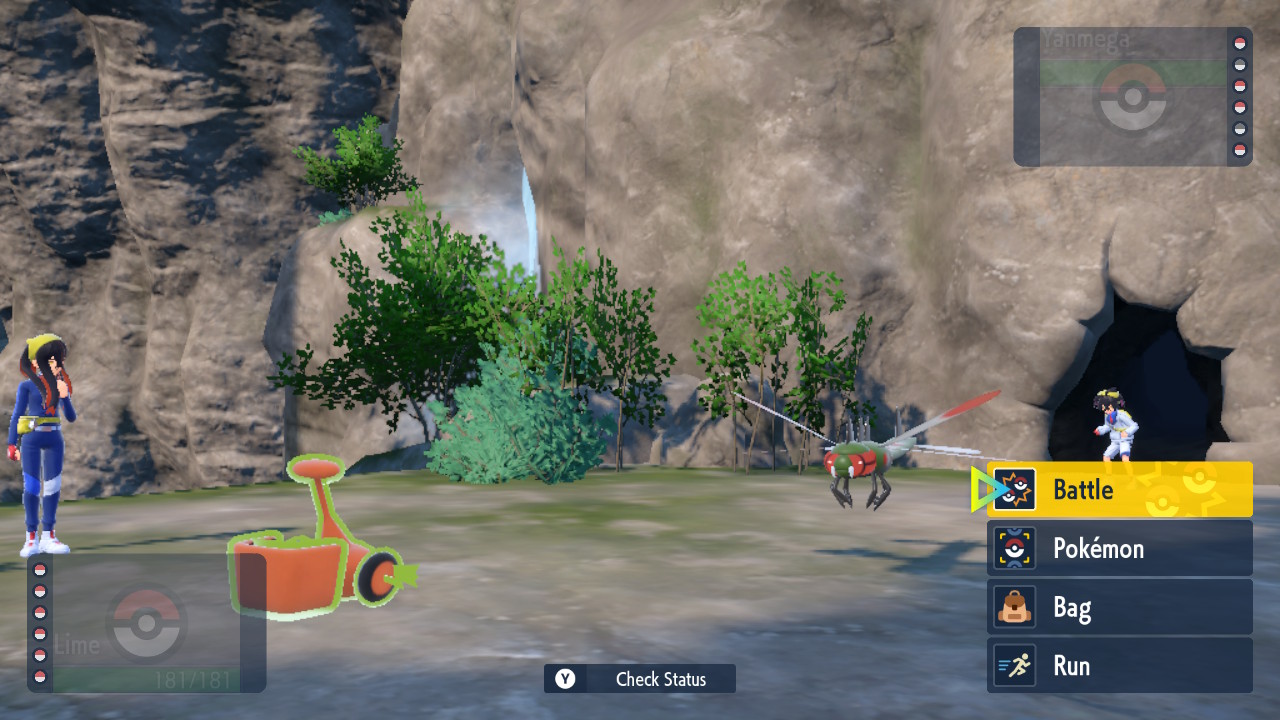Click the Check Status button
The image size is (1280, 720).
point(640,679)
